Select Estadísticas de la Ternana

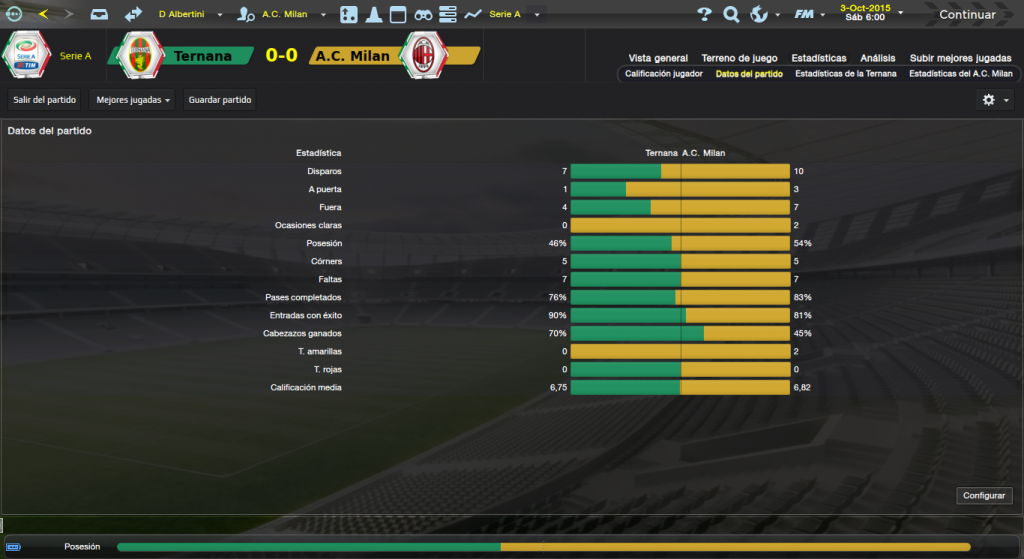845,74
